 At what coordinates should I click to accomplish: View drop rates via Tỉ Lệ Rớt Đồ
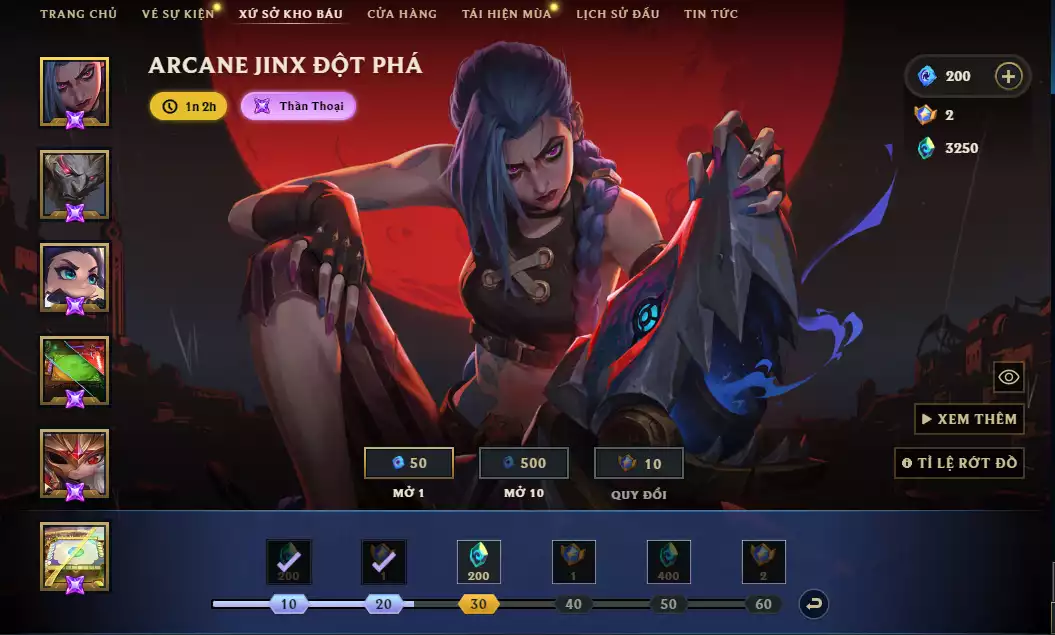(959, 463)
